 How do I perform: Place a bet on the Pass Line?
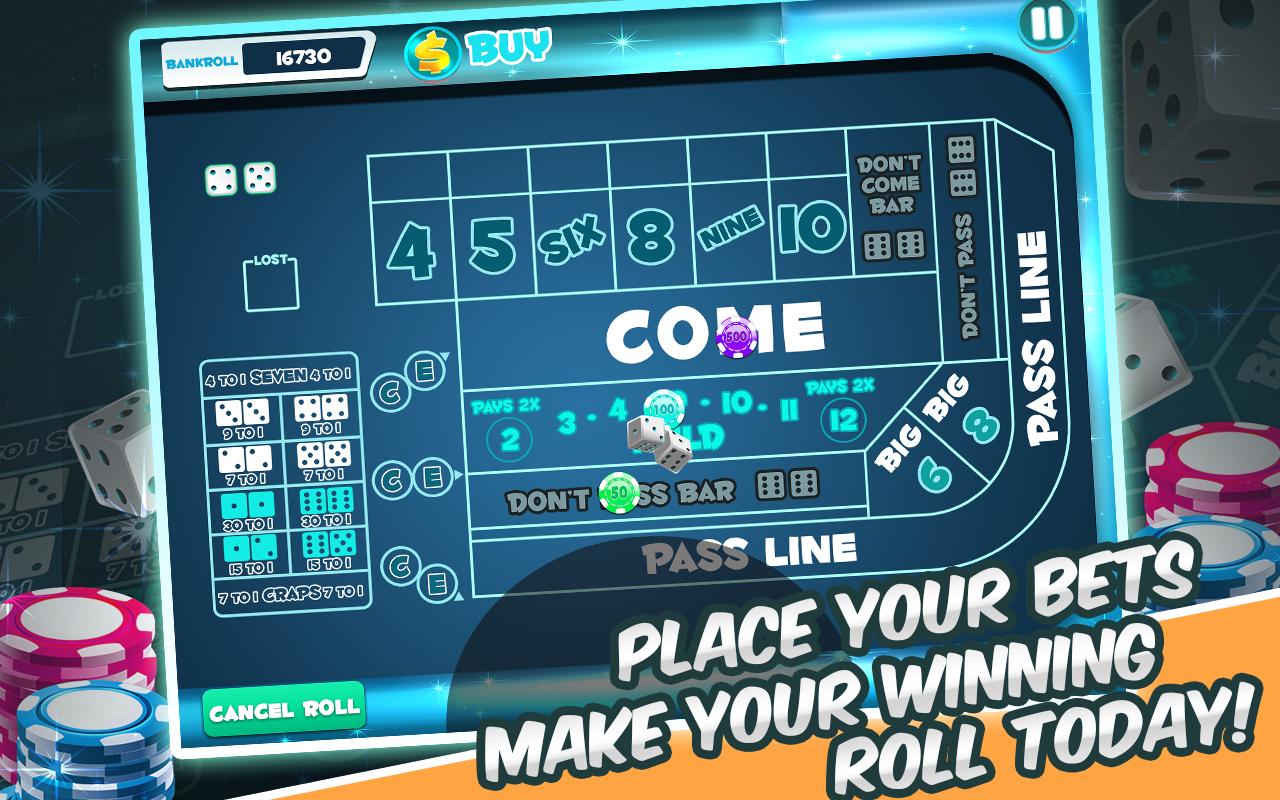coord(750,551)
